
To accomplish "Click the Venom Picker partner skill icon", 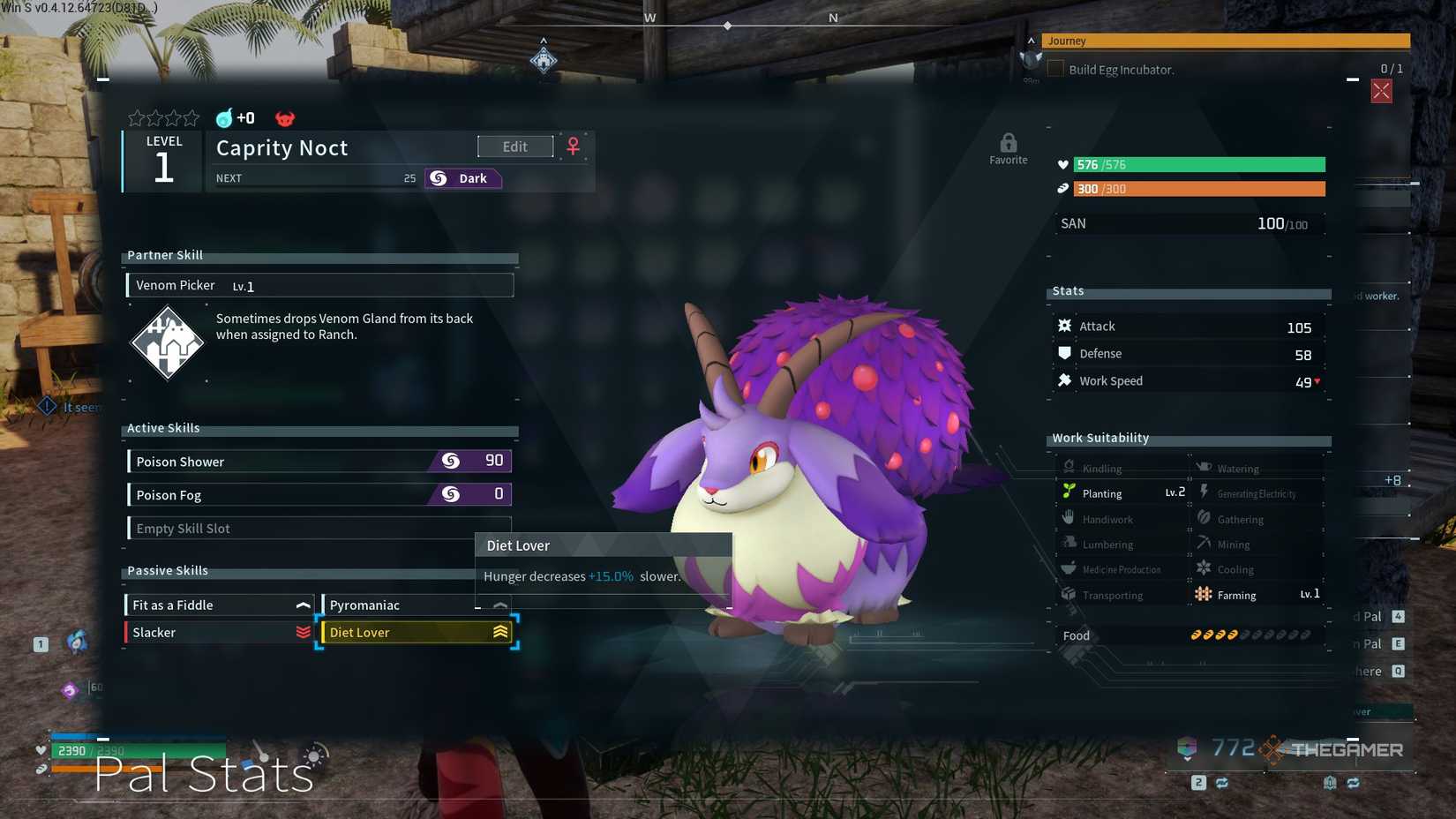I will click(x=168, y=342).
